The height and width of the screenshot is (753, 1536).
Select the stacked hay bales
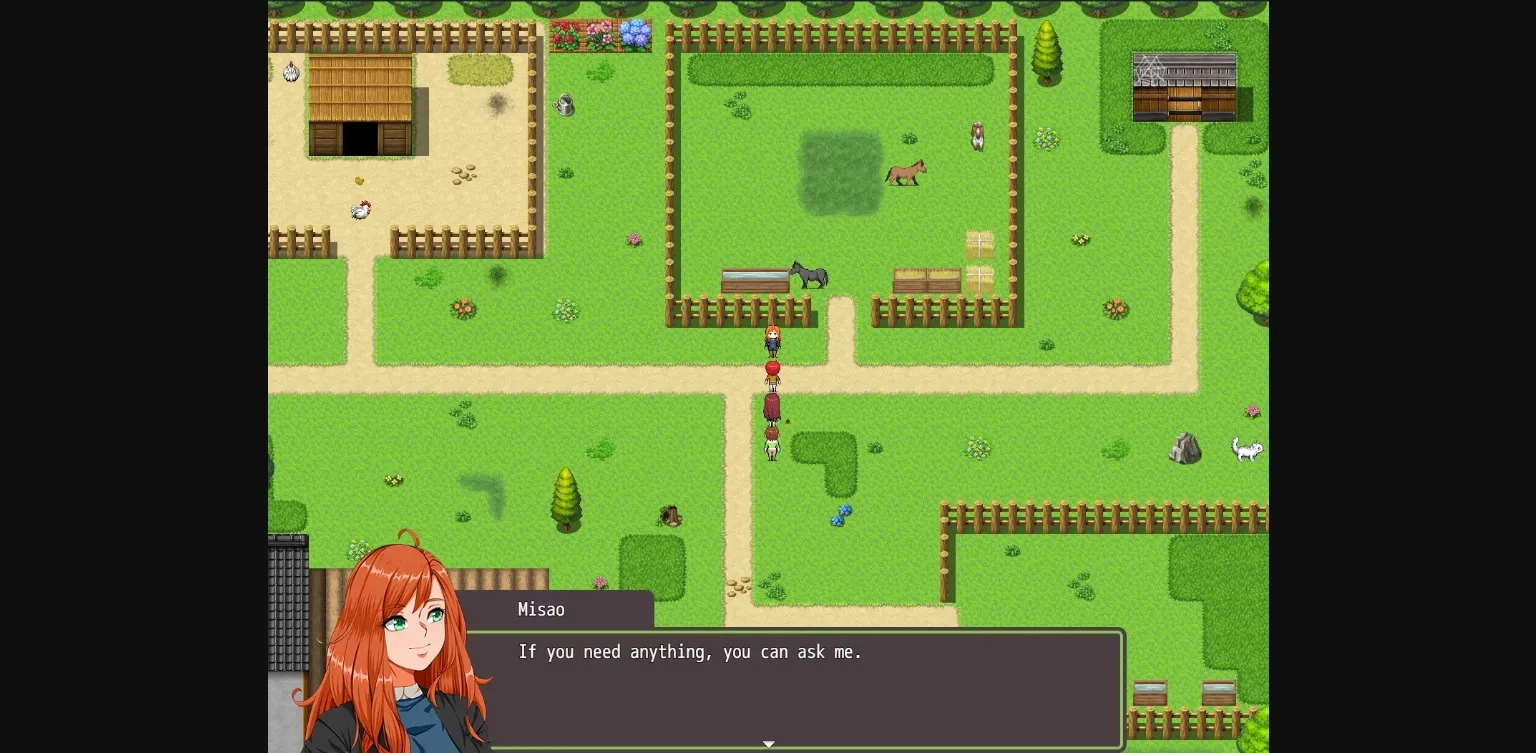978,262
